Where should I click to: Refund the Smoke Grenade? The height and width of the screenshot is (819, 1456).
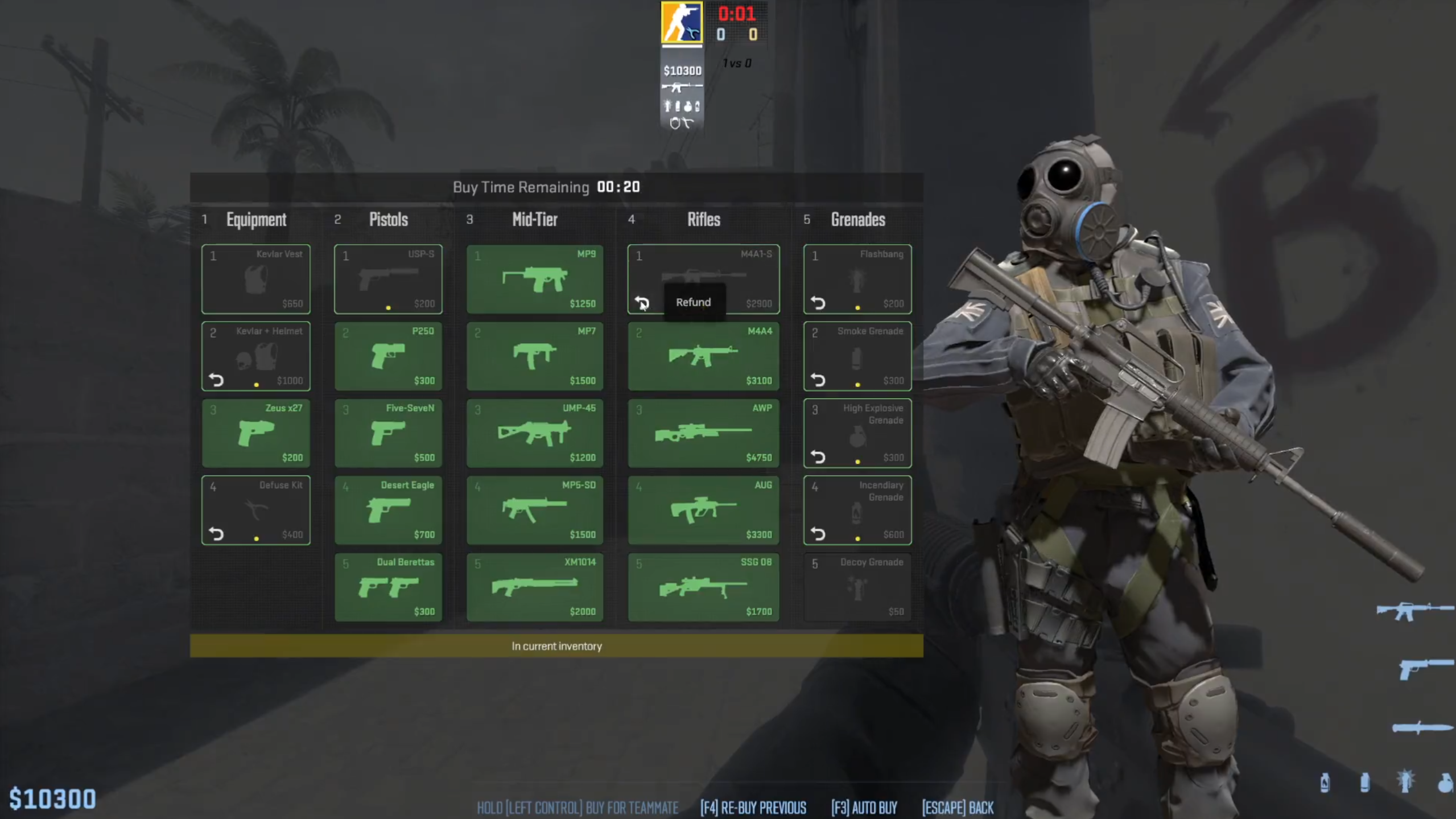click(x=818, y=380)
